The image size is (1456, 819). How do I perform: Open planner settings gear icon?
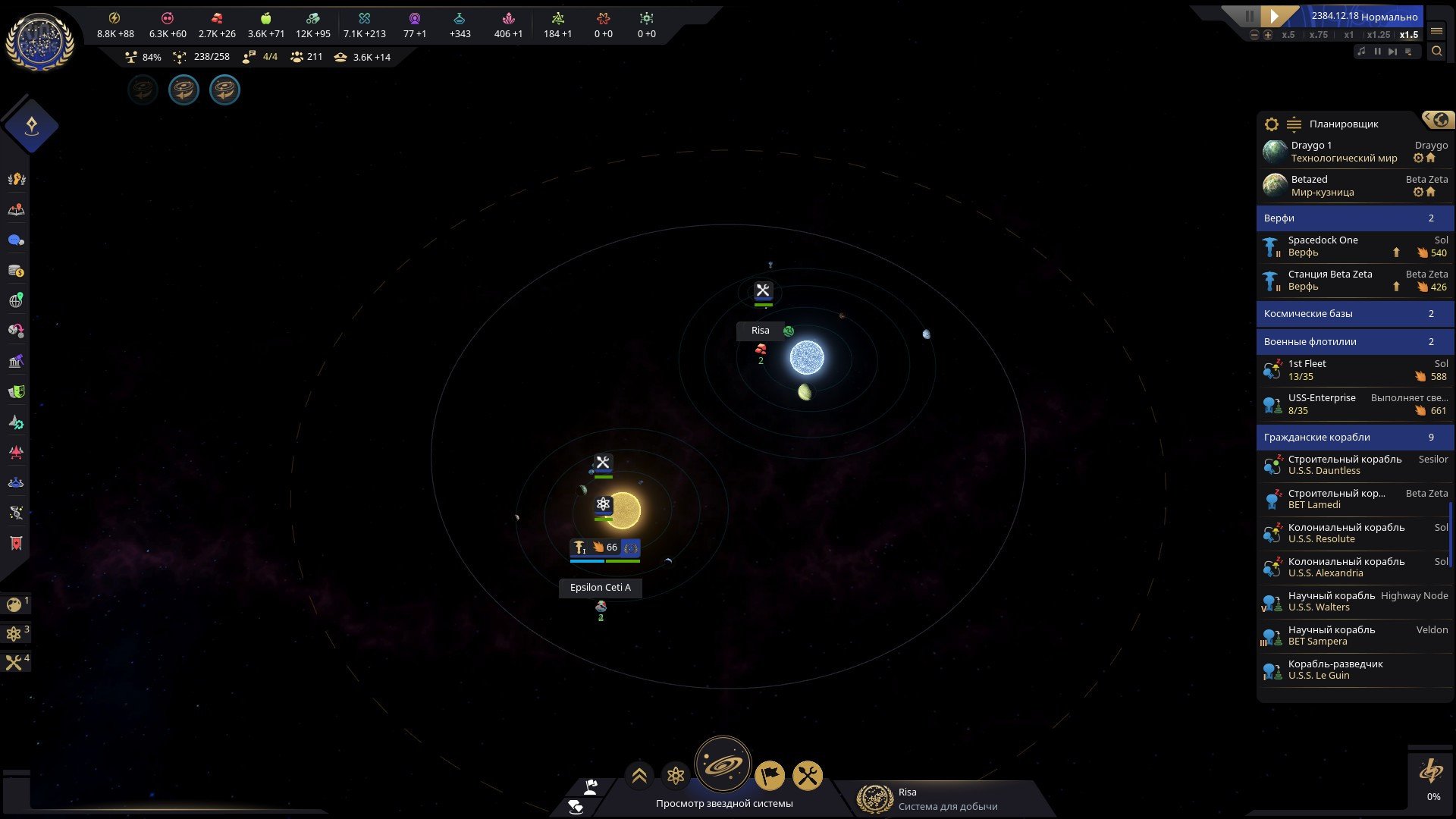(1272, 124)
